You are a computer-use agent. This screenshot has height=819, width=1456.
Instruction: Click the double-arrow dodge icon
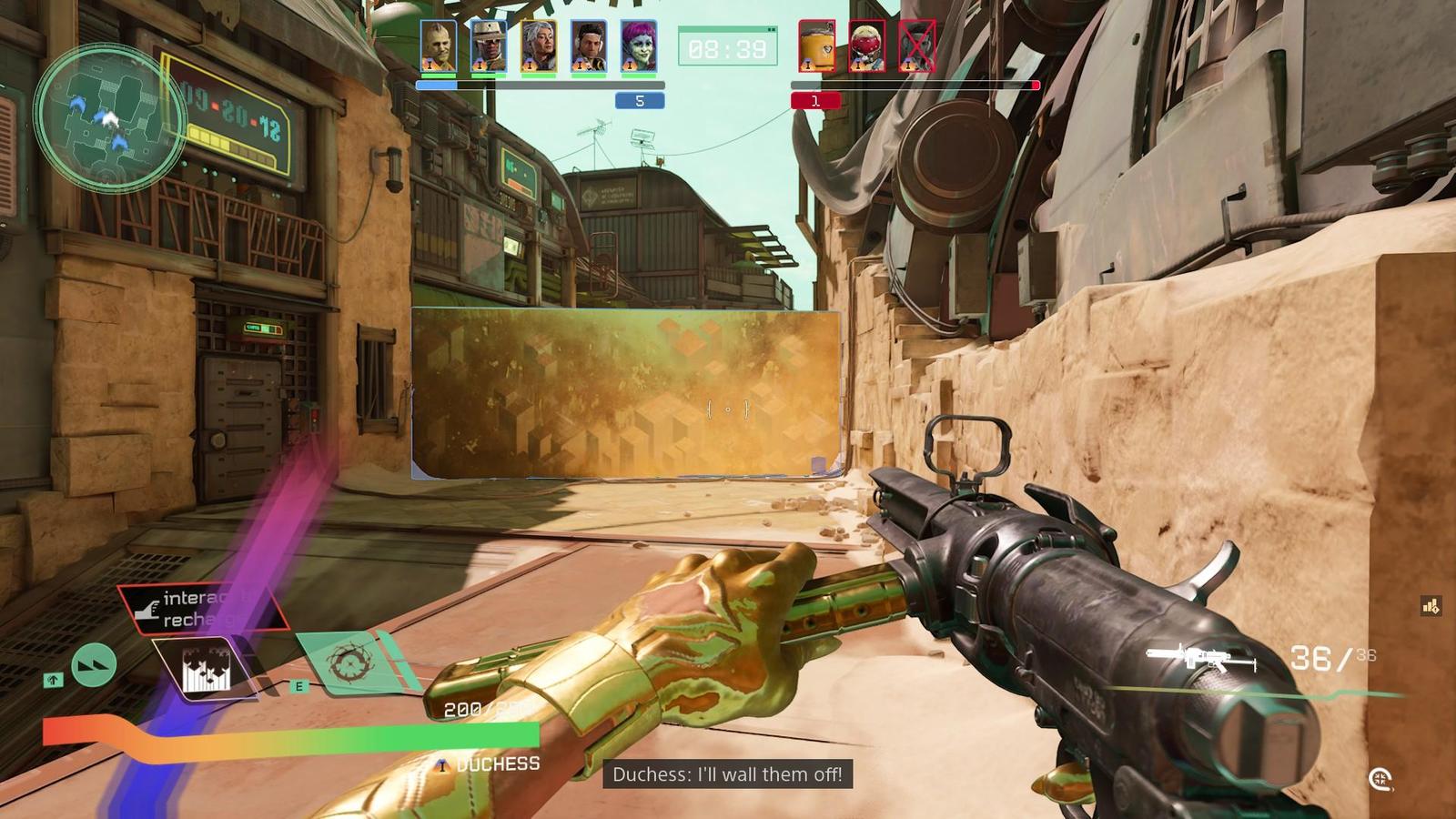coord(94,665)
